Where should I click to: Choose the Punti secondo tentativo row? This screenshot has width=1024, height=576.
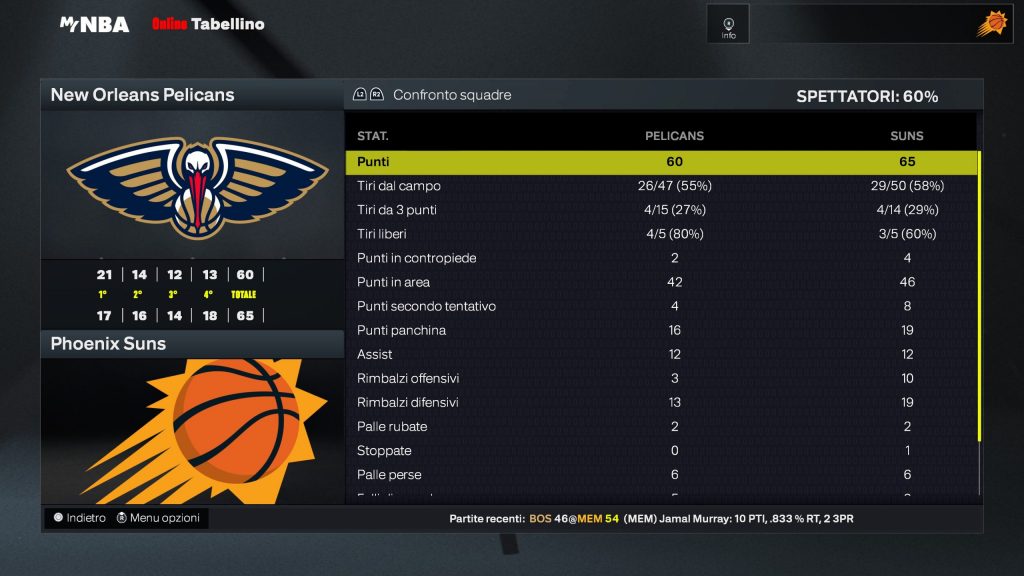click(660, 306)
